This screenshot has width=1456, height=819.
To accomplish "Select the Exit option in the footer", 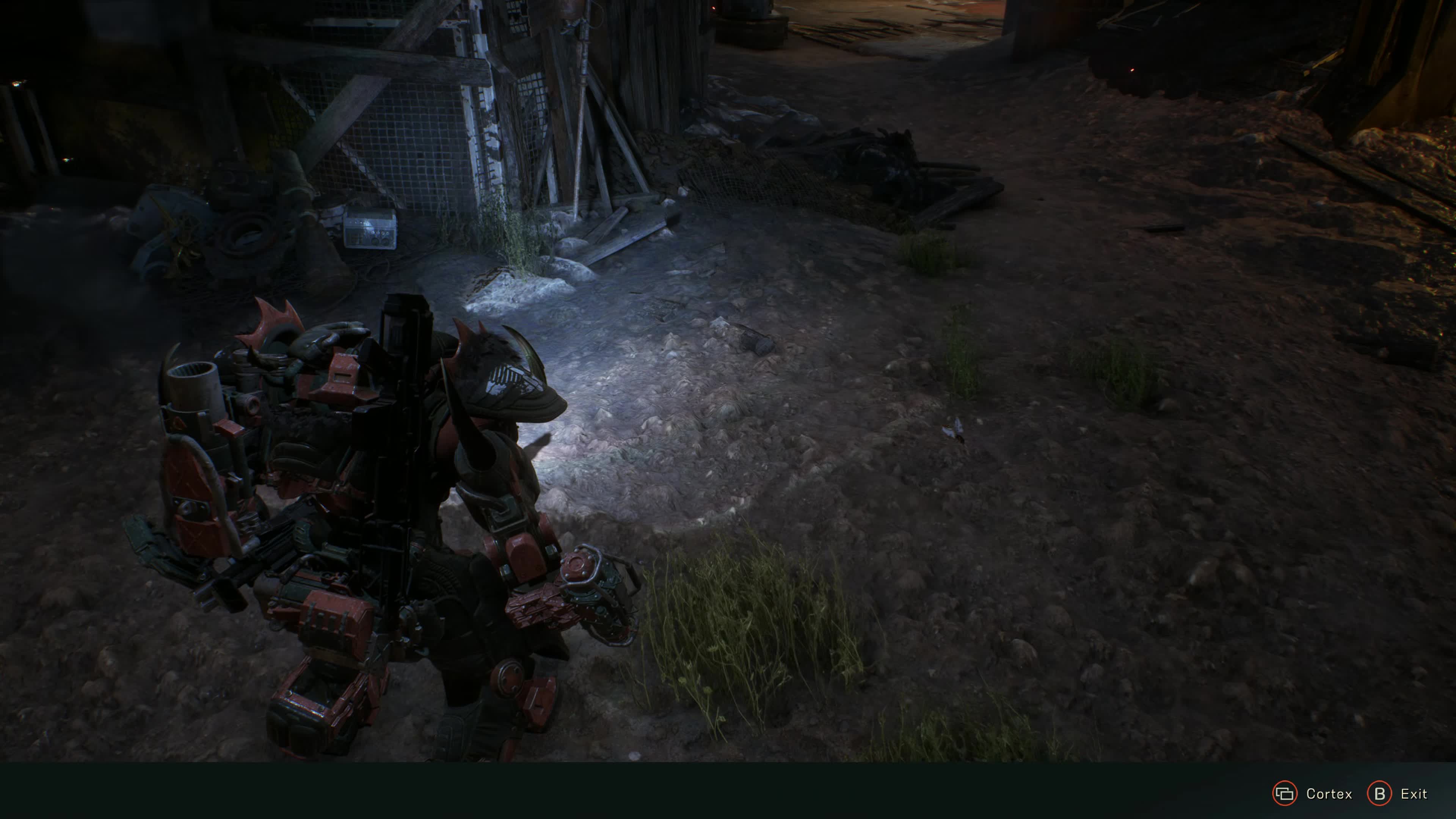I will [x=1397, y=794].
